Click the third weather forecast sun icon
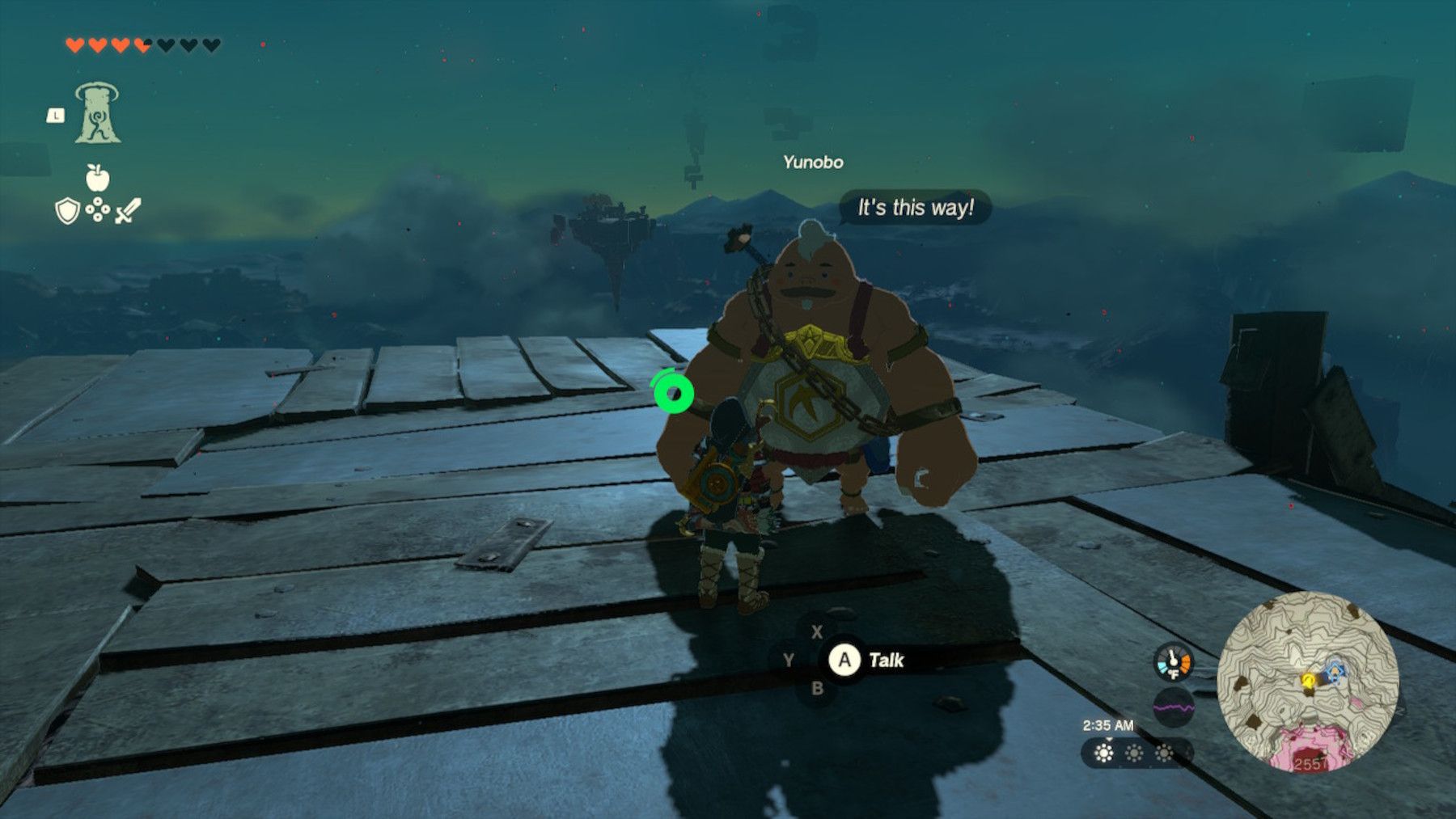 1164,753
